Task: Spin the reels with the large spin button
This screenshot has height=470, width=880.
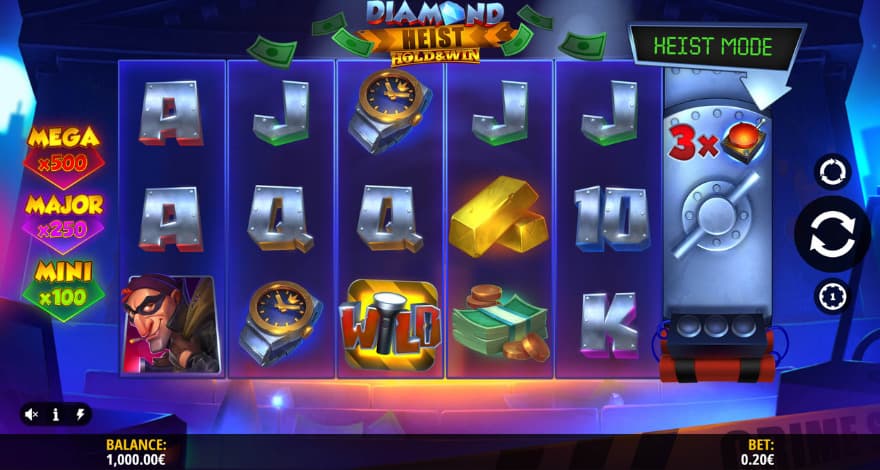Action: pos(832,234)
